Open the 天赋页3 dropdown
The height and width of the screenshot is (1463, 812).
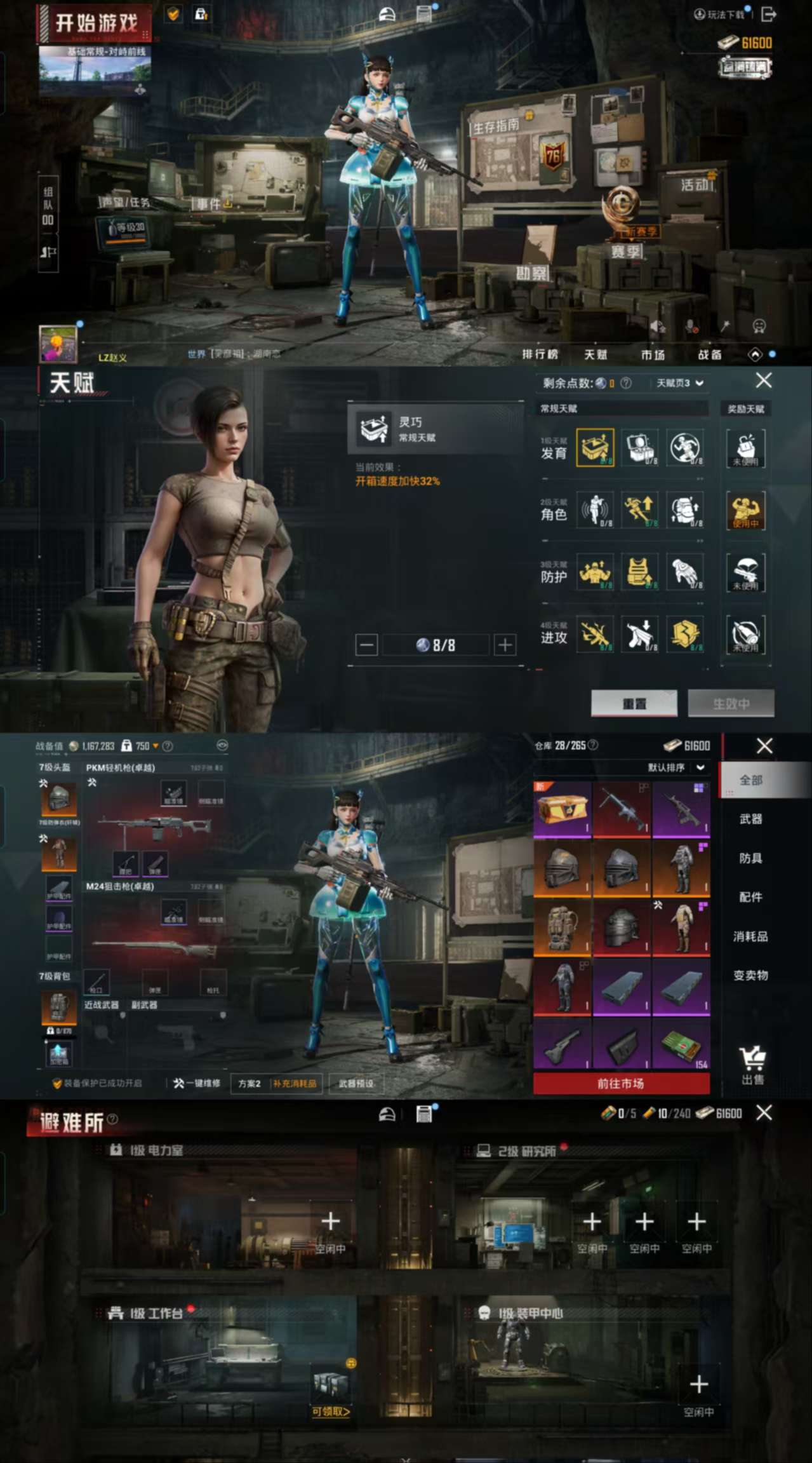(x=679, y=383)
